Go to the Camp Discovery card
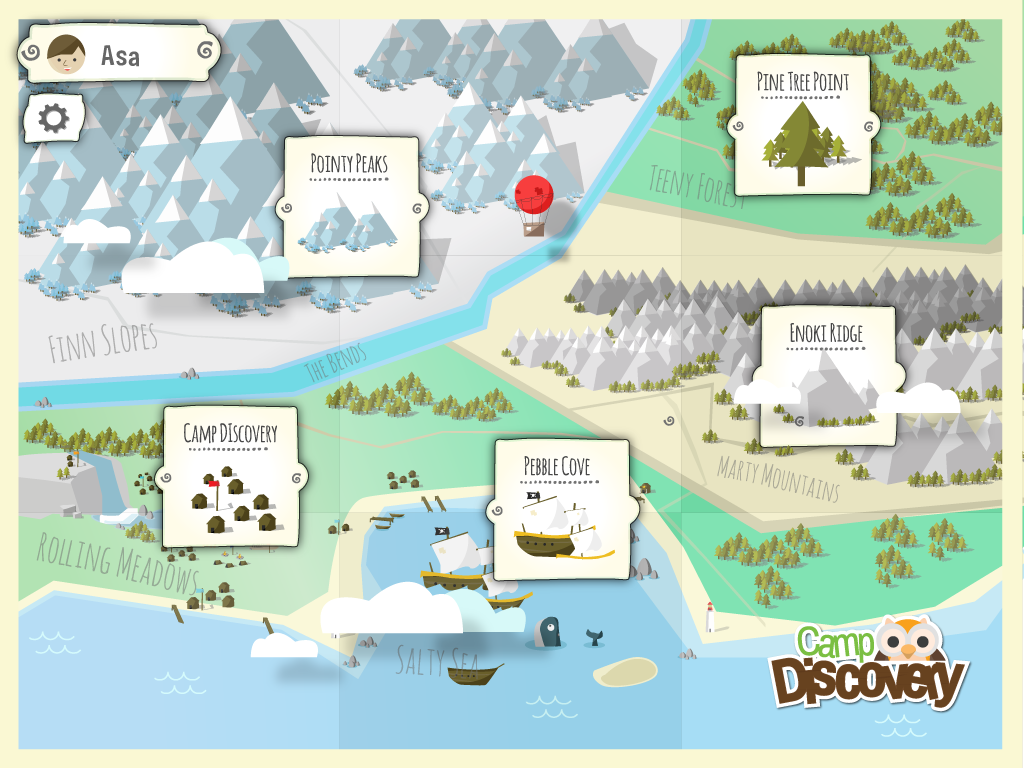Image resolution: width=1024 pixels, height=768 pixels. [x=230, y=476]
